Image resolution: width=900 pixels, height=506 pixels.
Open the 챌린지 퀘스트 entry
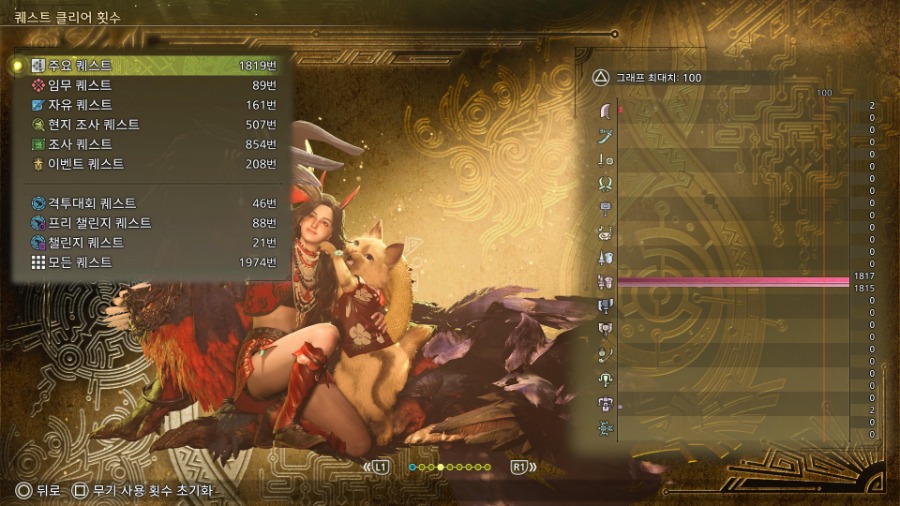point(150,243)
